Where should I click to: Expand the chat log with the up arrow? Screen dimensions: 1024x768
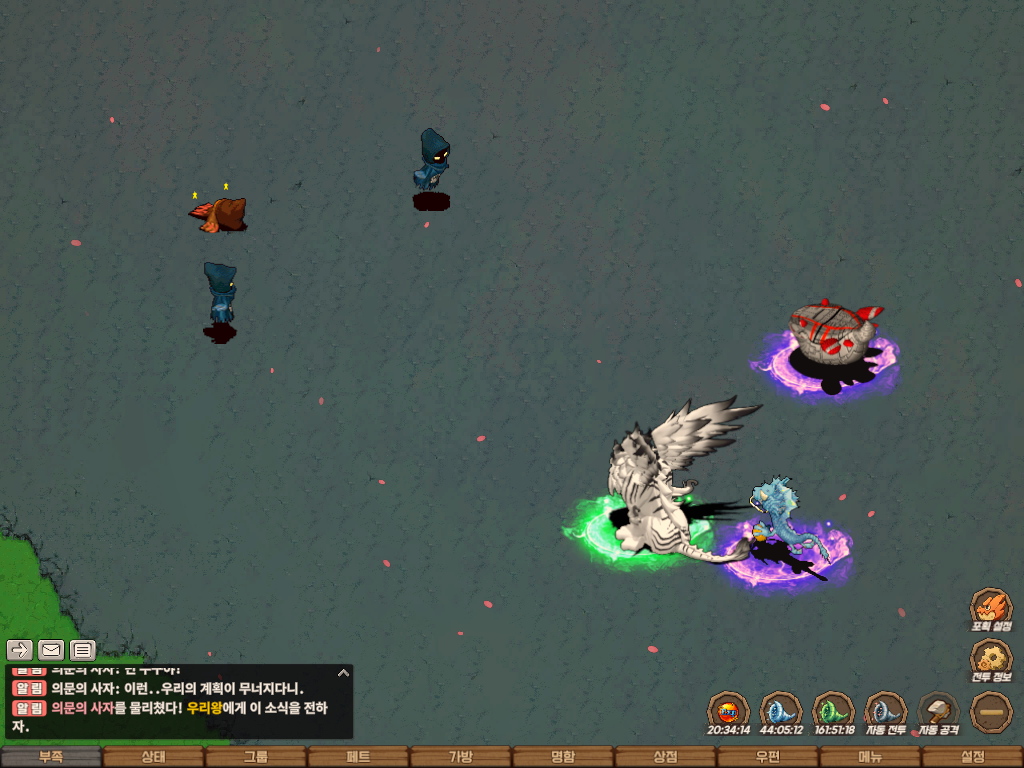click(x=342, y=673)
